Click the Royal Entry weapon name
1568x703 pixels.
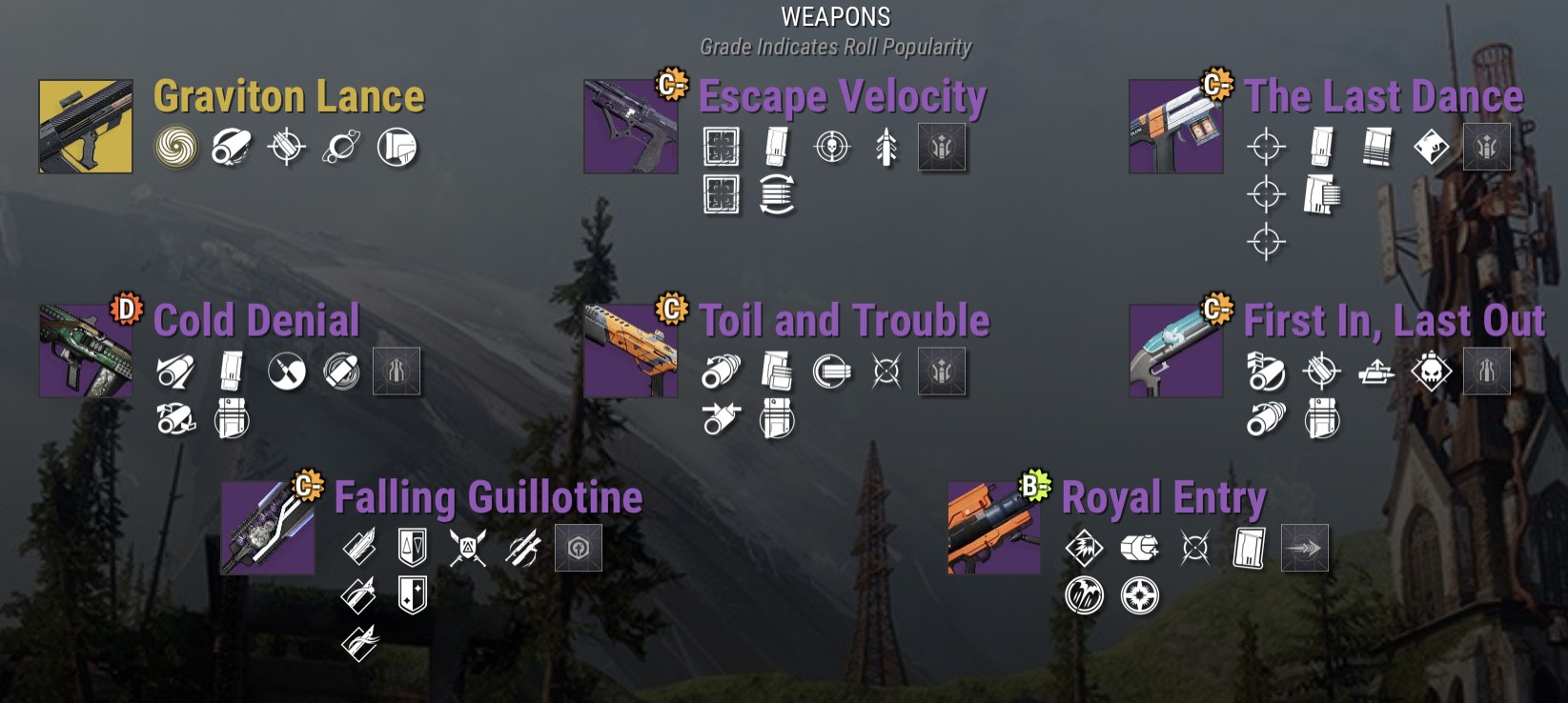[1164, 498]
